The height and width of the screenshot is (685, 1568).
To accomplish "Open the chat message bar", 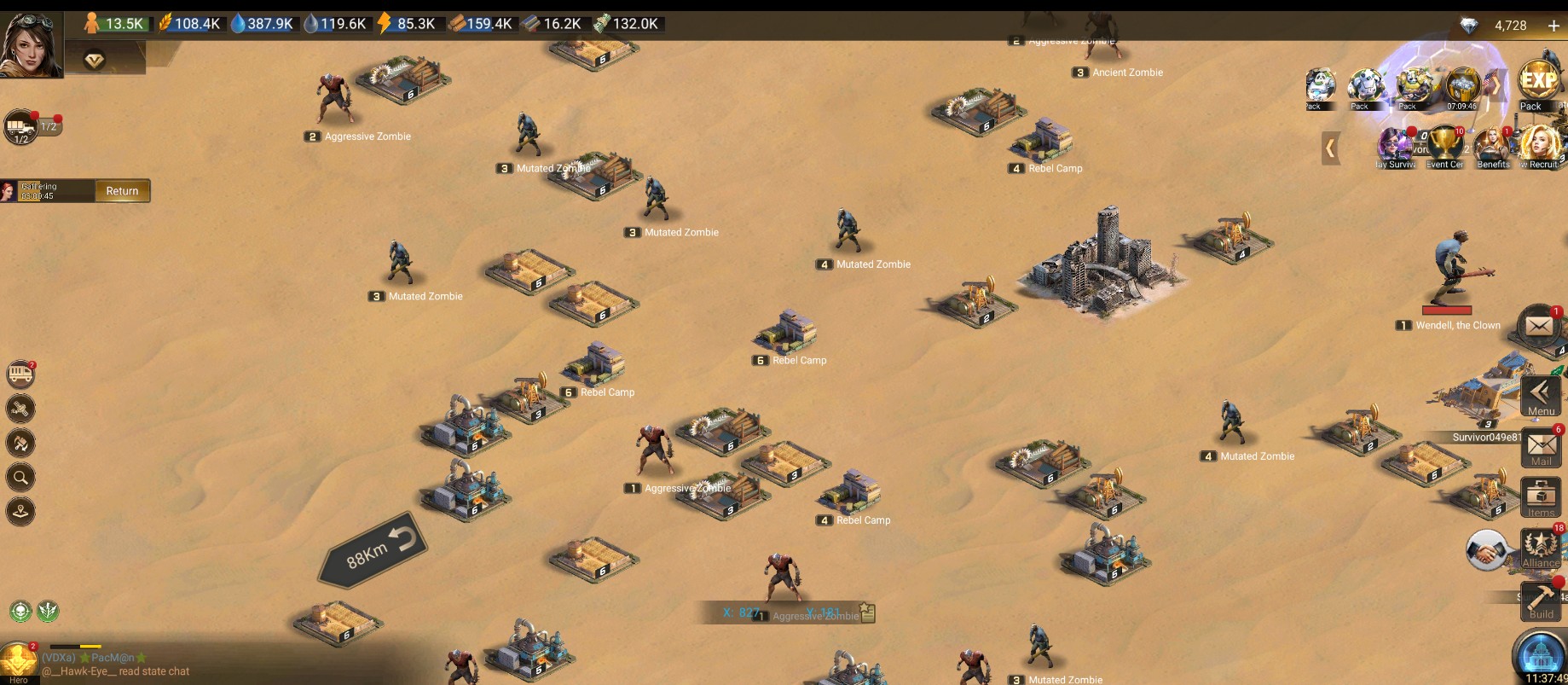I will coord(128,665).
